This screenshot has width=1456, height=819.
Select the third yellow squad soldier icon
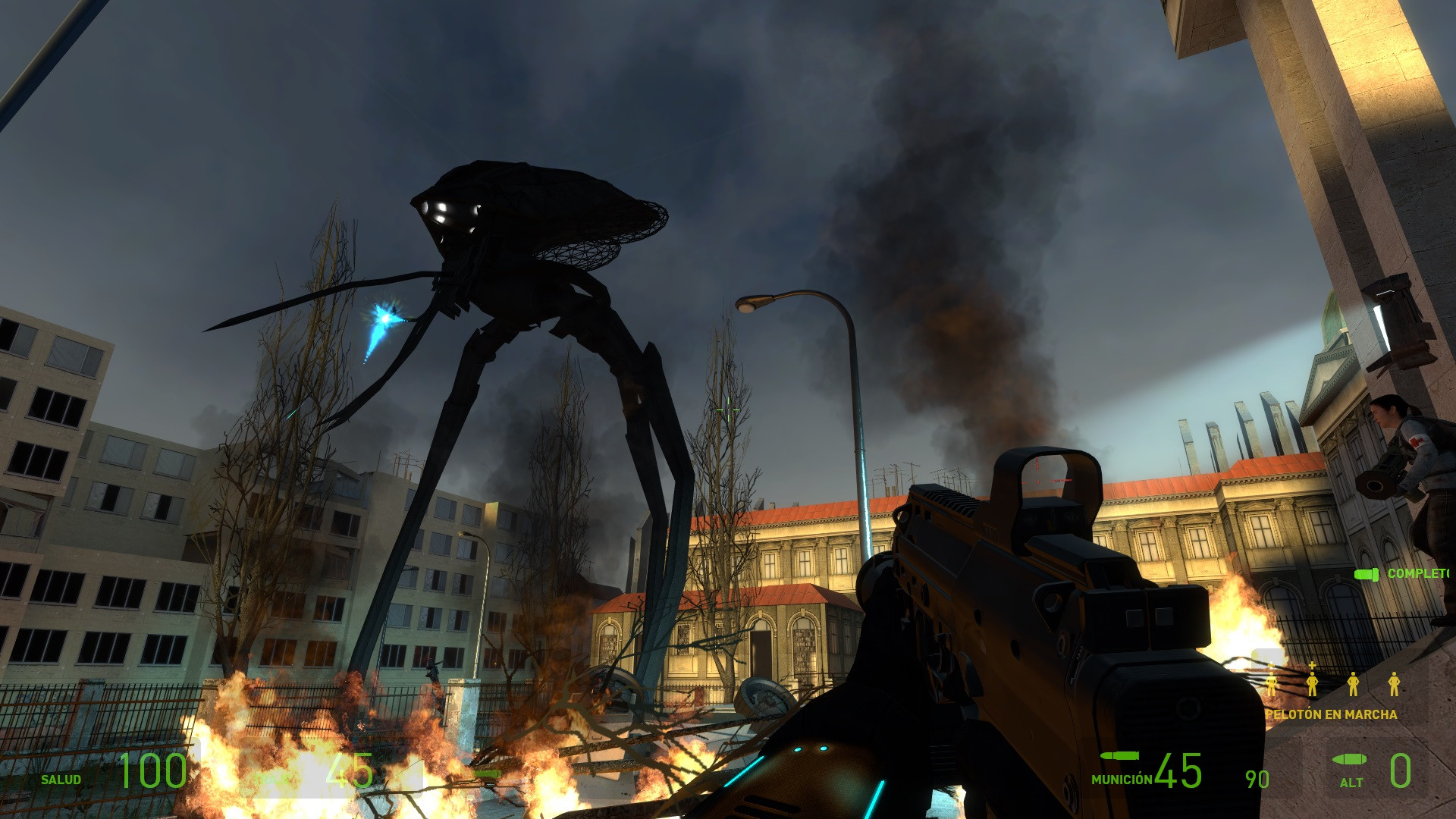tap(1353, 682)
